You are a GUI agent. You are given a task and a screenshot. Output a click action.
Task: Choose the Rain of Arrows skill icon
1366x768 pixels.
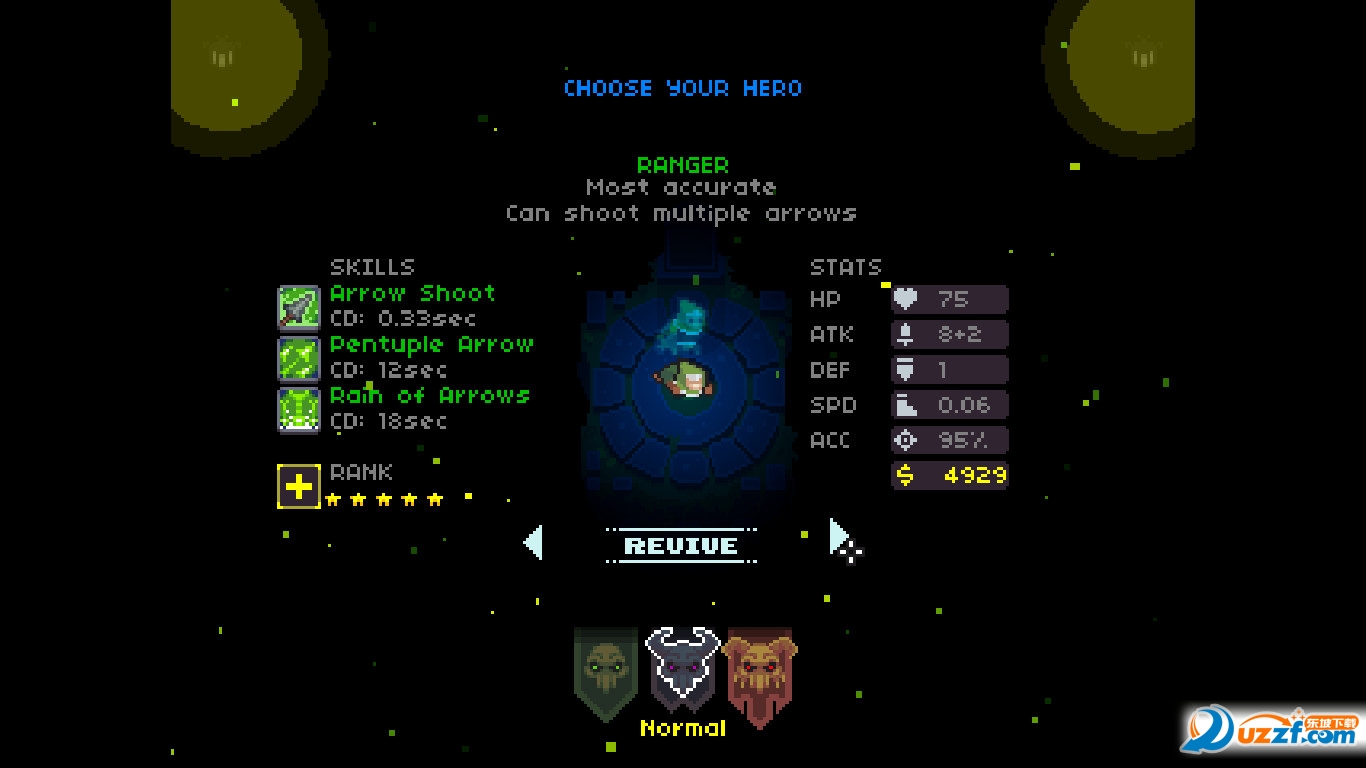pyautogui.click(x=298, y=409)
